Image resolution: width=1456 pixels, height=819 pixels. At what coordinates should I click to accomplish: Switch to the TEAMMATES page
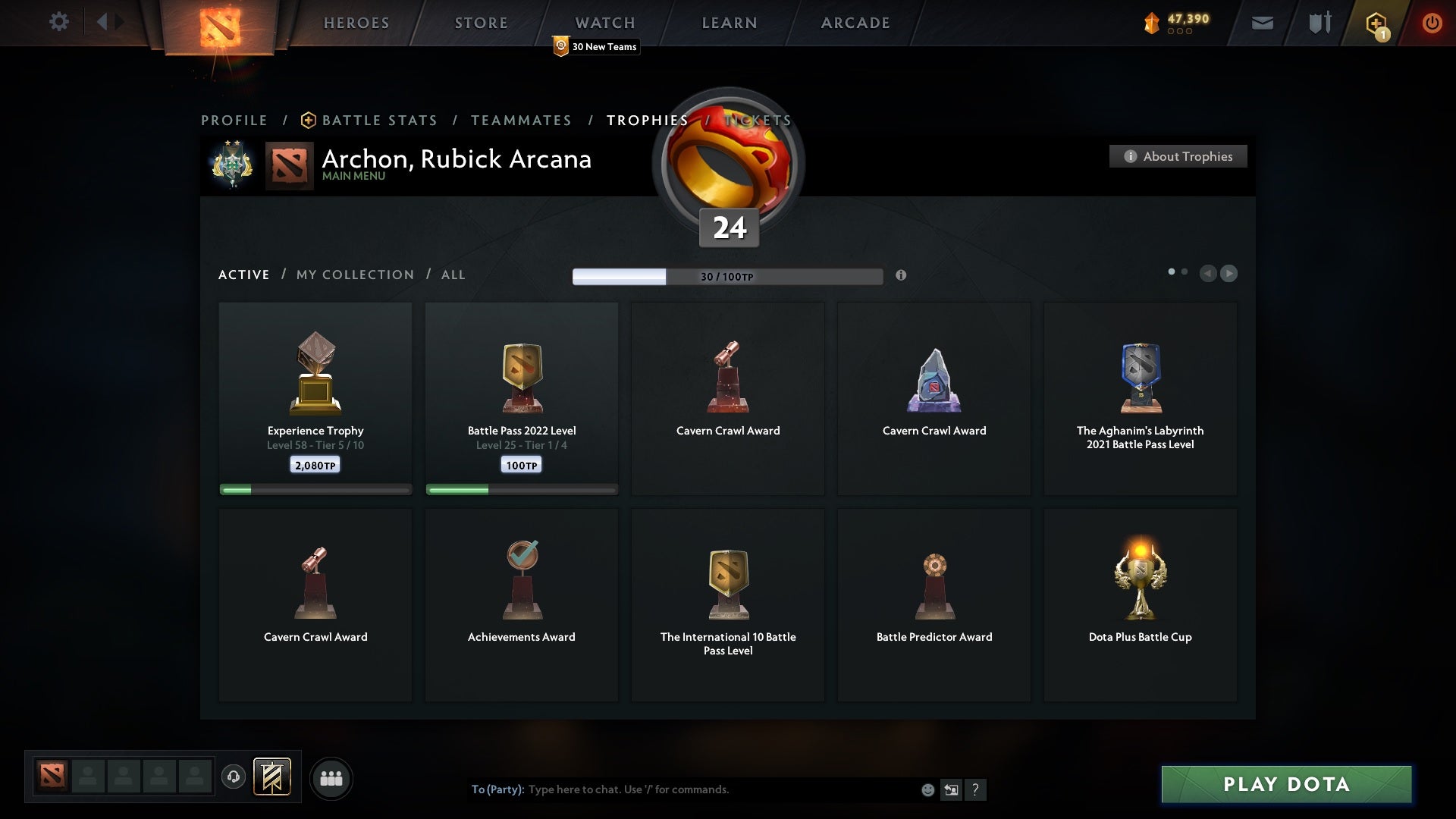click(x=522, y=120)
